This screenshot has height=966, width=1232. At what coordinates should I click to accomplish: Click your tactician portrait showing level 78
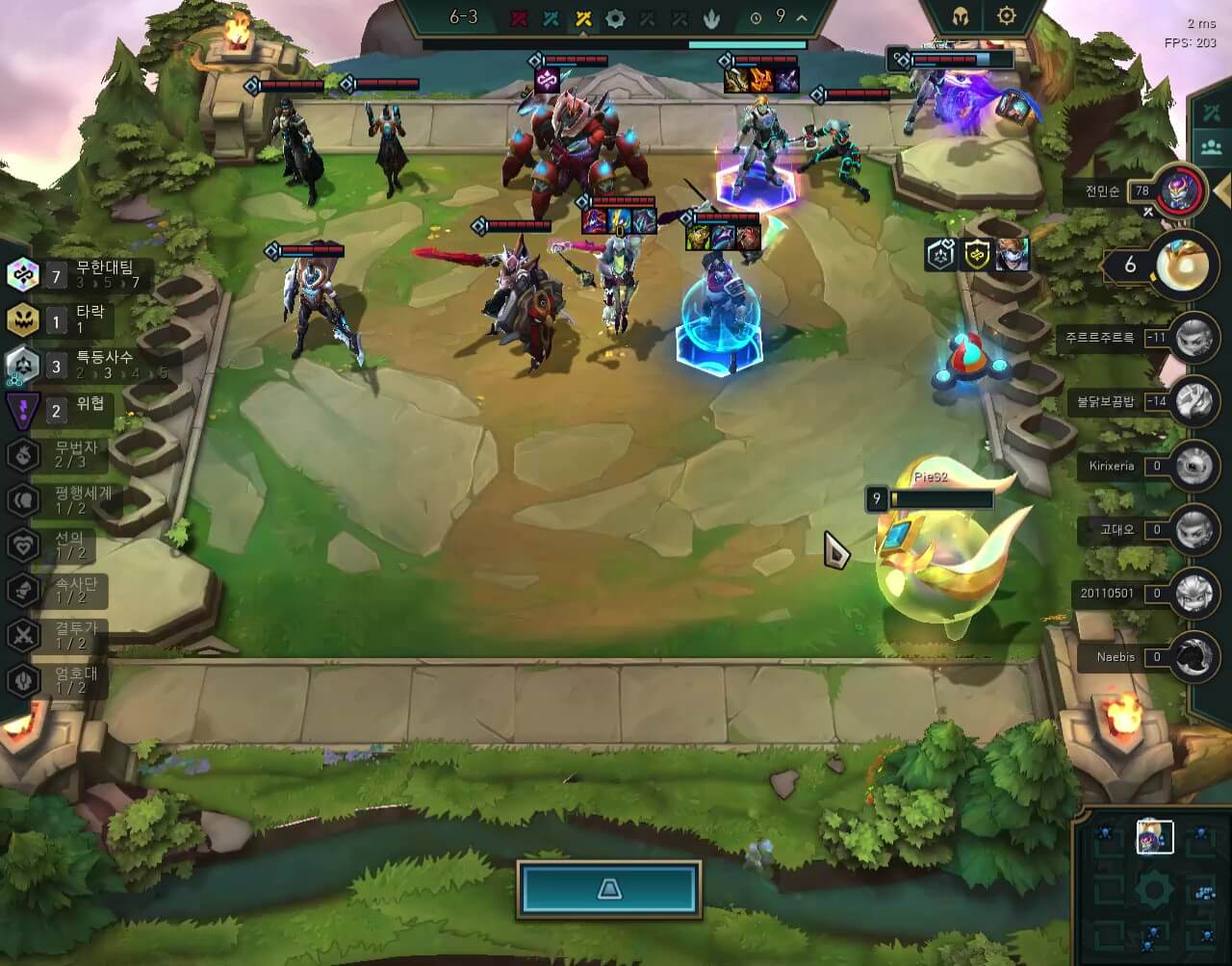[x=1178, y=191]
